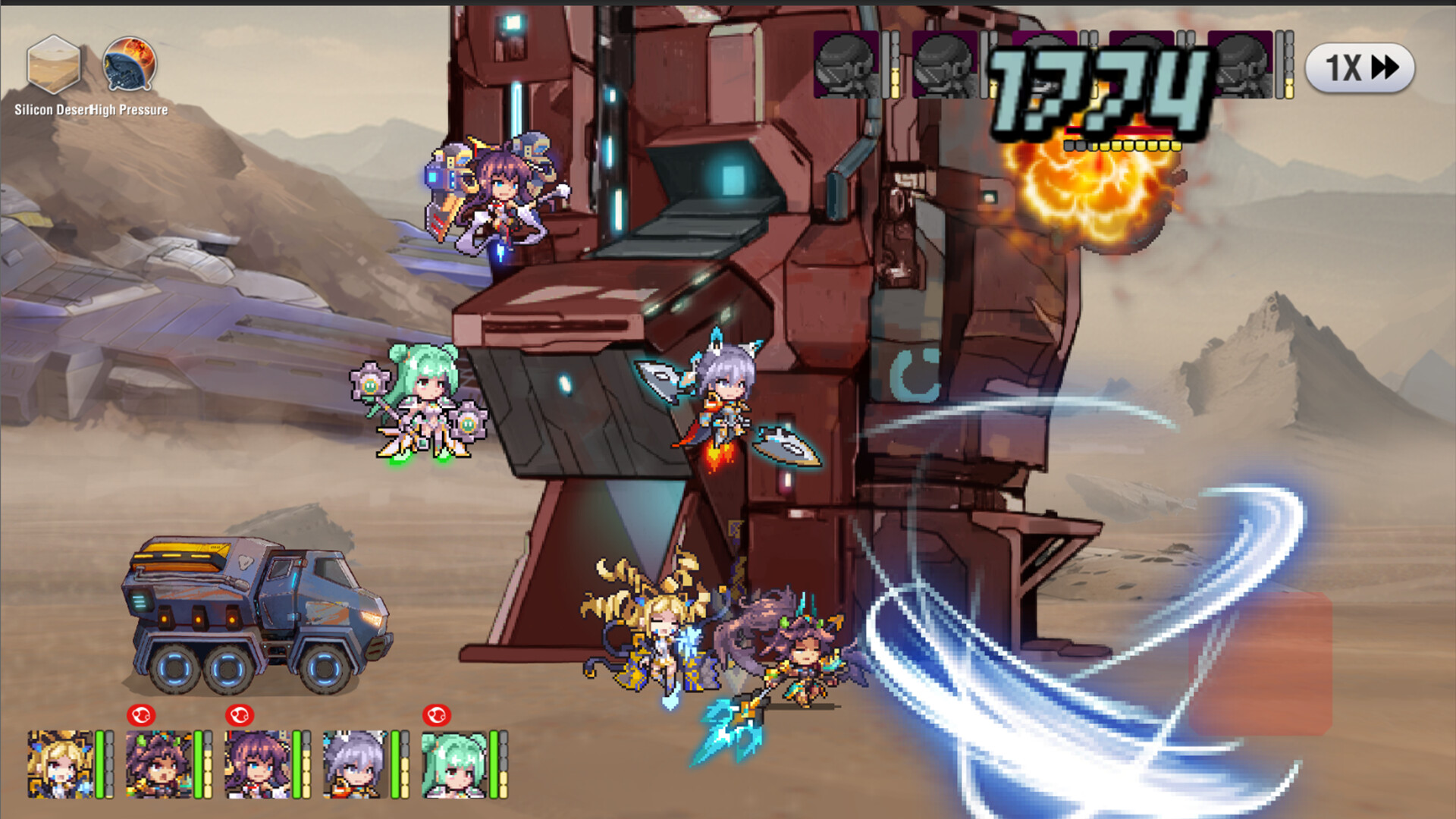The height and width of the screenshot is (819, 1456).
Task: Select the Silicon Desert stage icon
Action: pyautogui.click(x=55, y=64)
